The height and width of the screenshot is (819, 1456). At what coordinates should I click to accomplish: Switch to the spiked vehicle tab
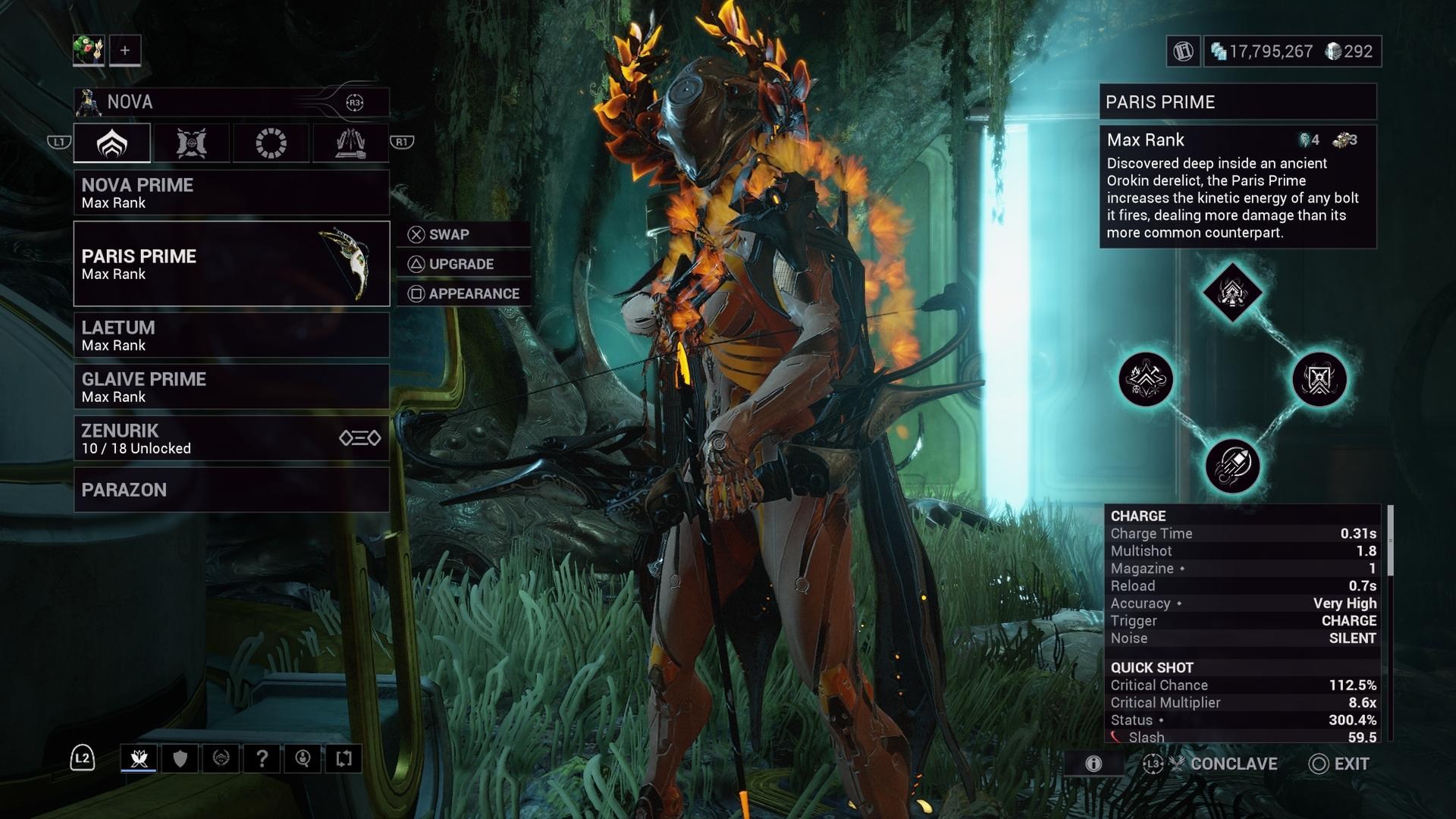(350, 143)
